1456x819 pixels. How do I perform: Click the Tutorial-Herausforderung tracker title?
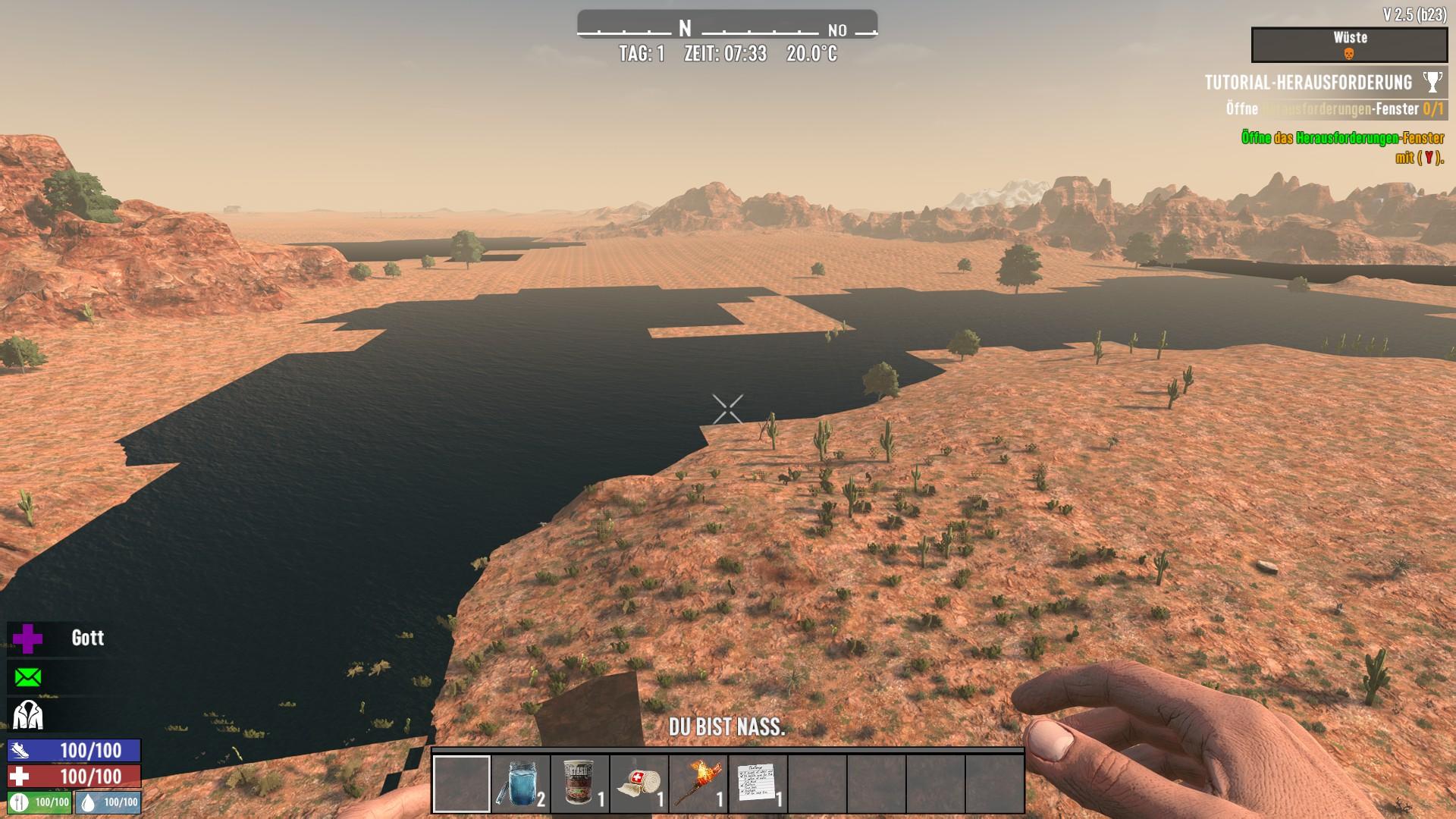coord(1308,82)
